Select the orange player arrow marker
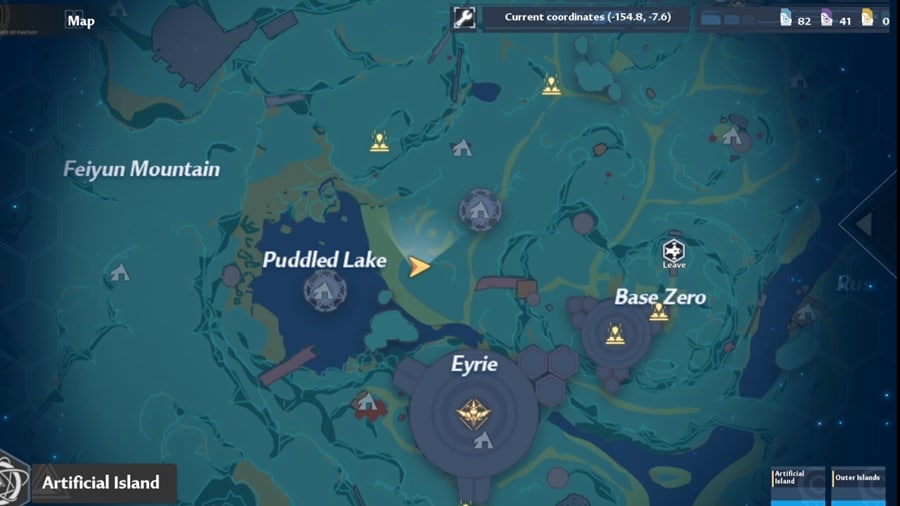Screen dimensions: 900x506 [x=420, y=266]
